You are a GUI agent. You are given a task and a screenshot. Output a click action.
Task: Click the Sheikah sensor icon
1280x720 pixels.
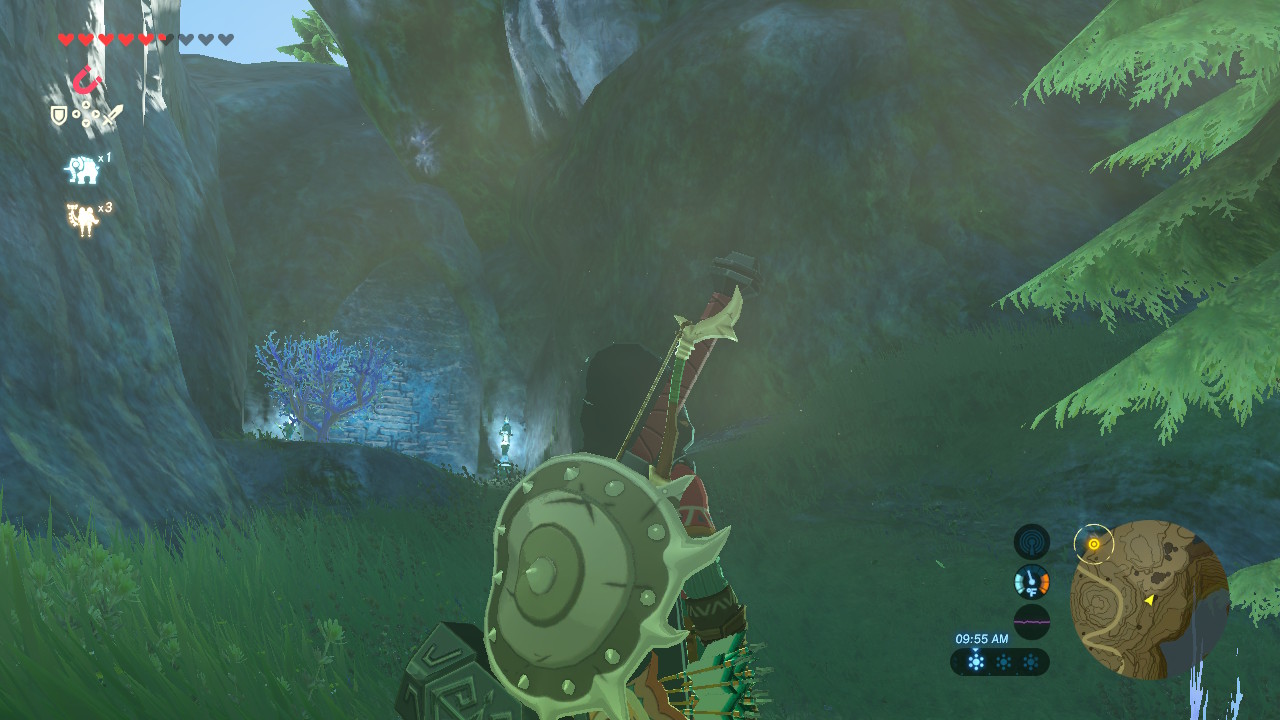point(1031,541)
